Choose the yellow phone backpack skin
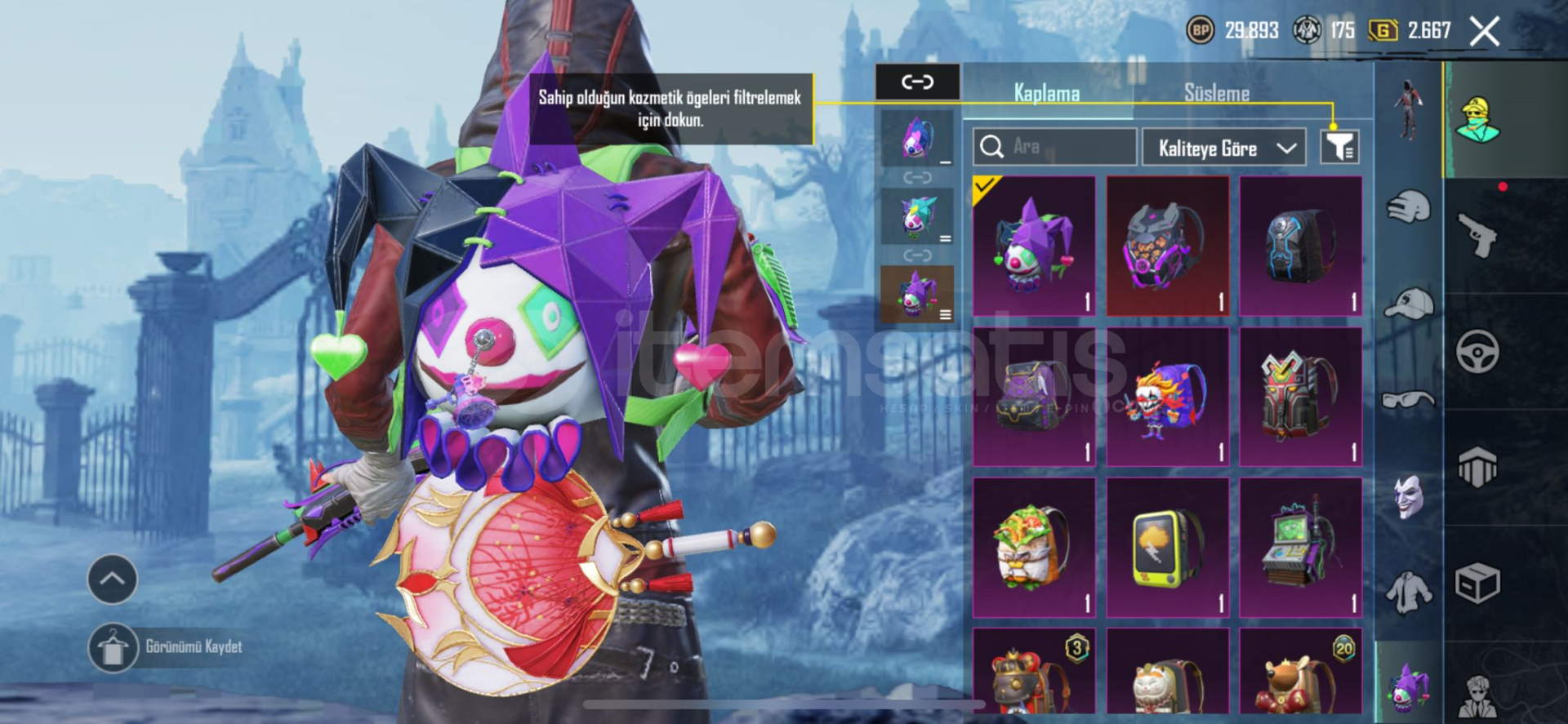 pyautogui.click(x=1167, y=547)
